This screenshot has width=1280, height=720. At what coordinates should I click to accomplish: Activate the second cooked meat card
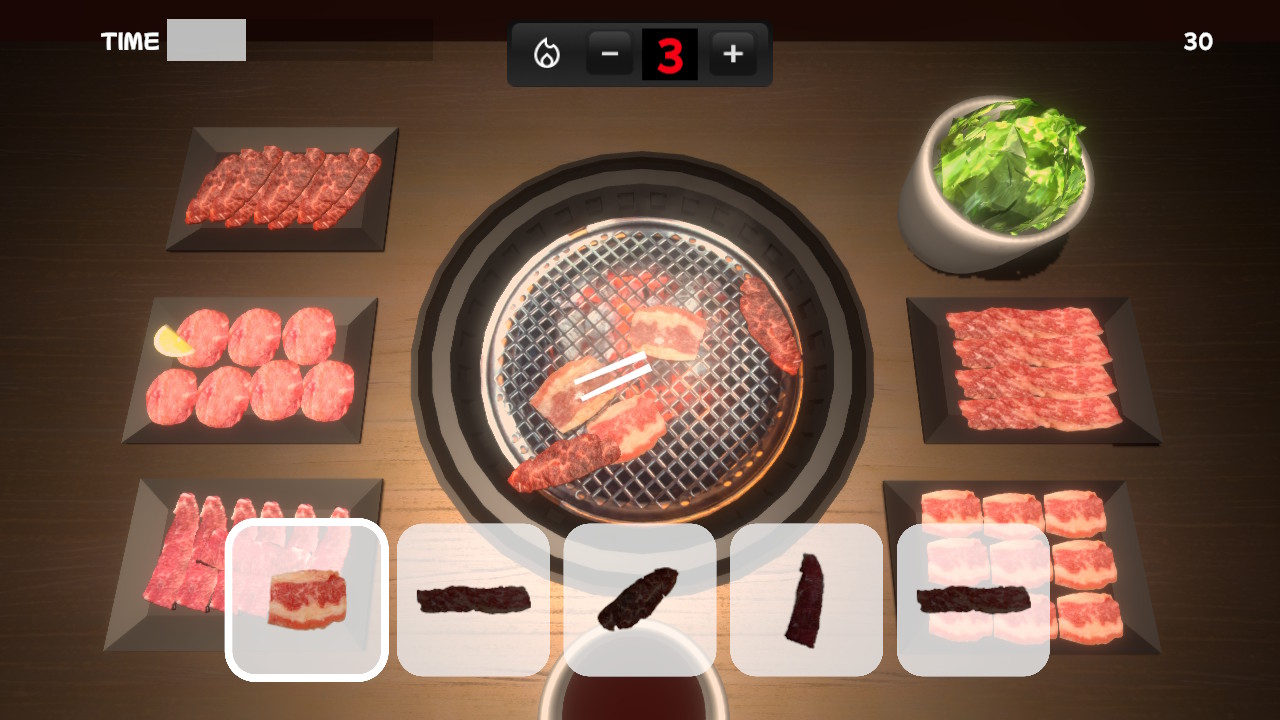473,598
